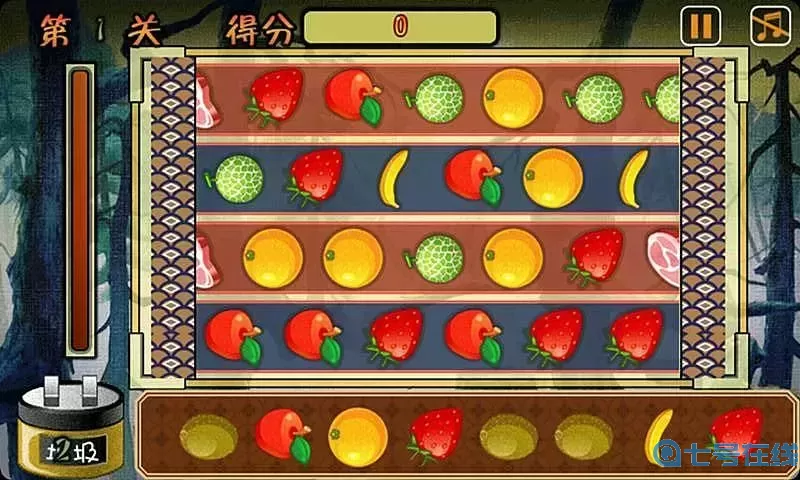Pick the banana in the bottom tray
Screen dimensions: 800x480
658,436
